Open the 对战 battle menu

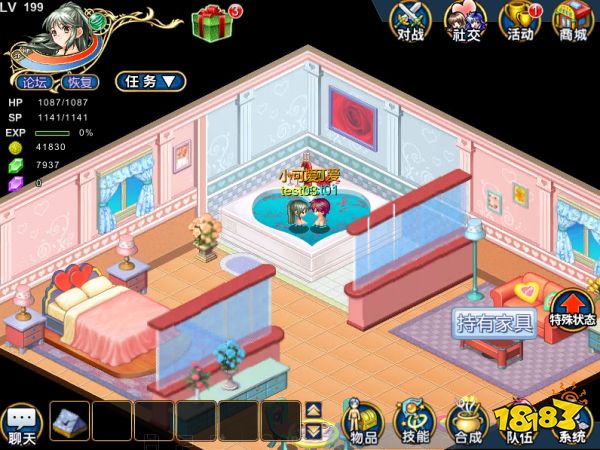click(x=411, y=21)
